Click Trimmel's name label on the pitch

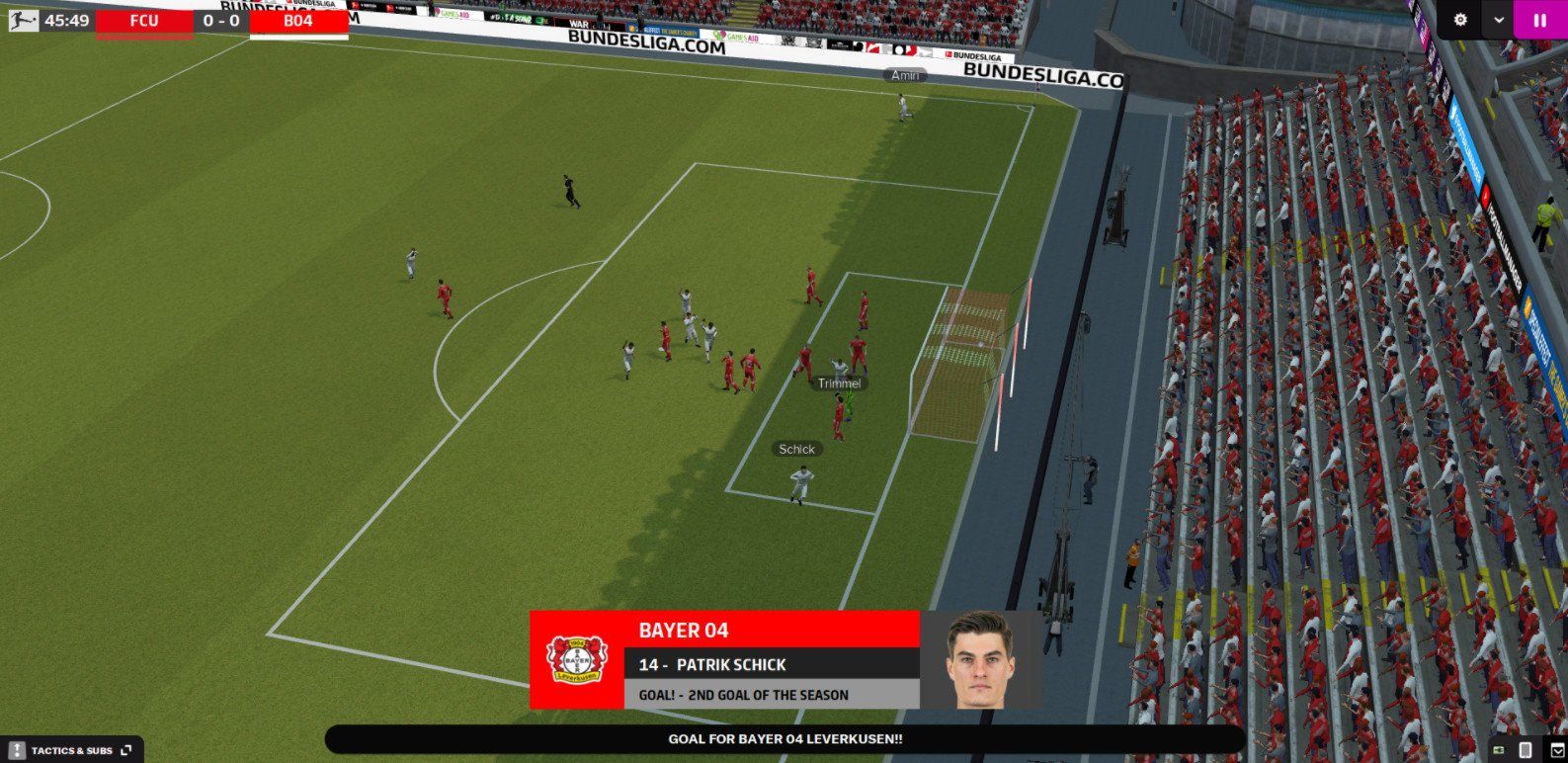(840, 382)
